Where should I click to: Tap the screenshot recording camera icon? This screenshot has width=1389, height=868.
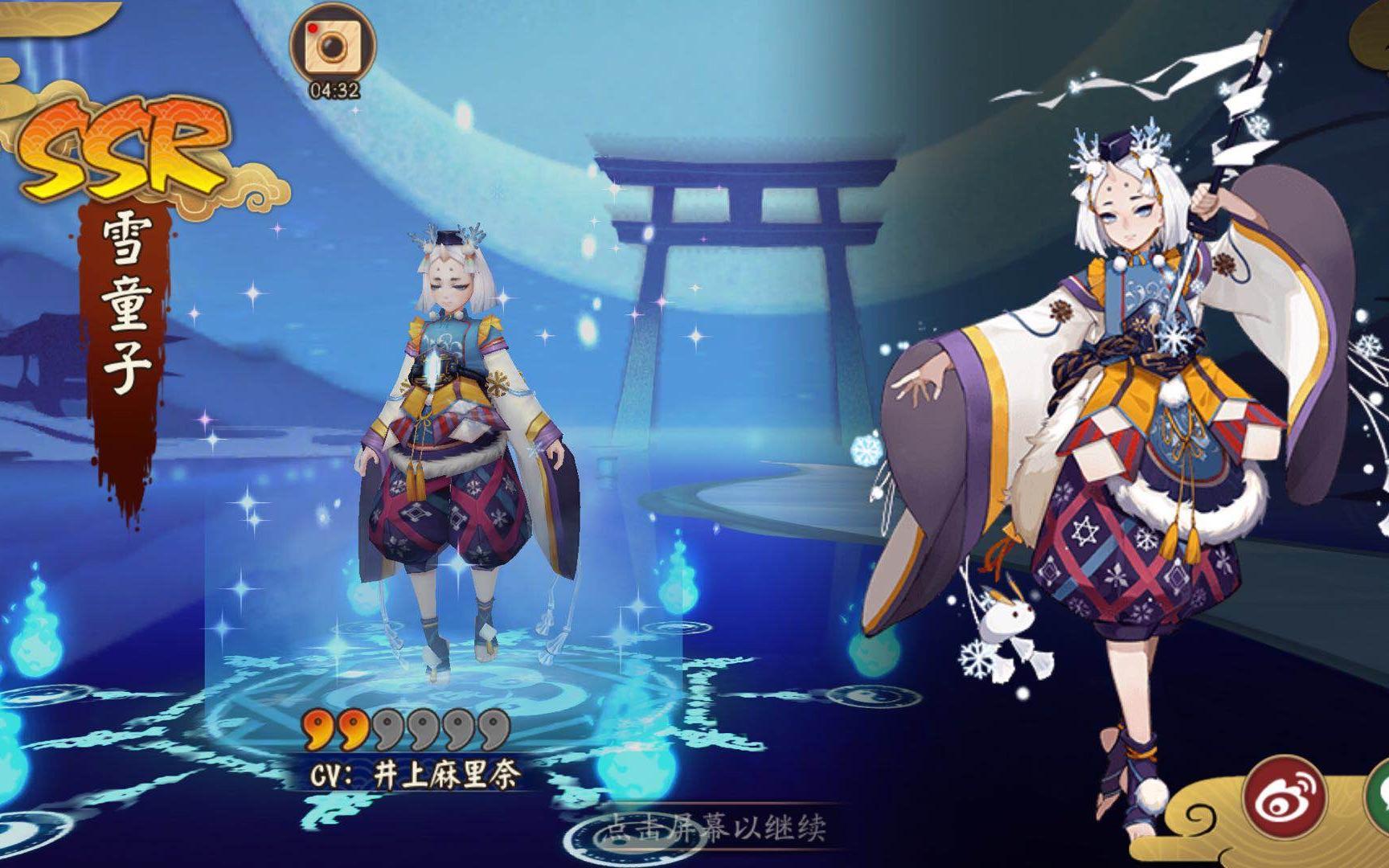click(332, 44)
